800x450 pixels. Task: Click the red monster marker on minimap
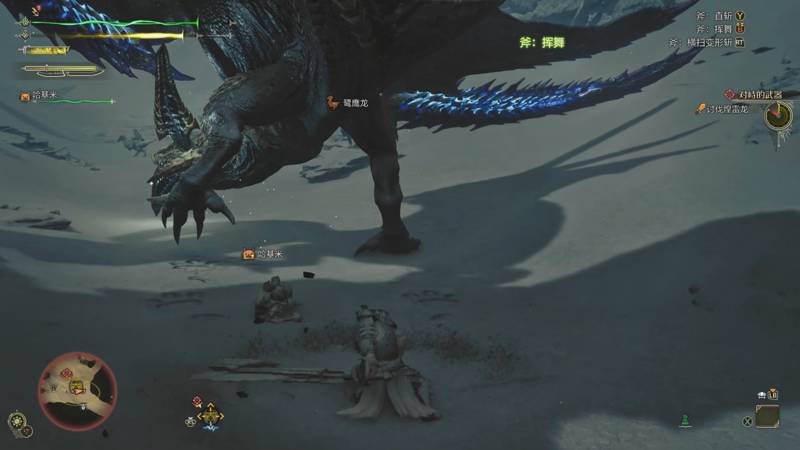68,373
